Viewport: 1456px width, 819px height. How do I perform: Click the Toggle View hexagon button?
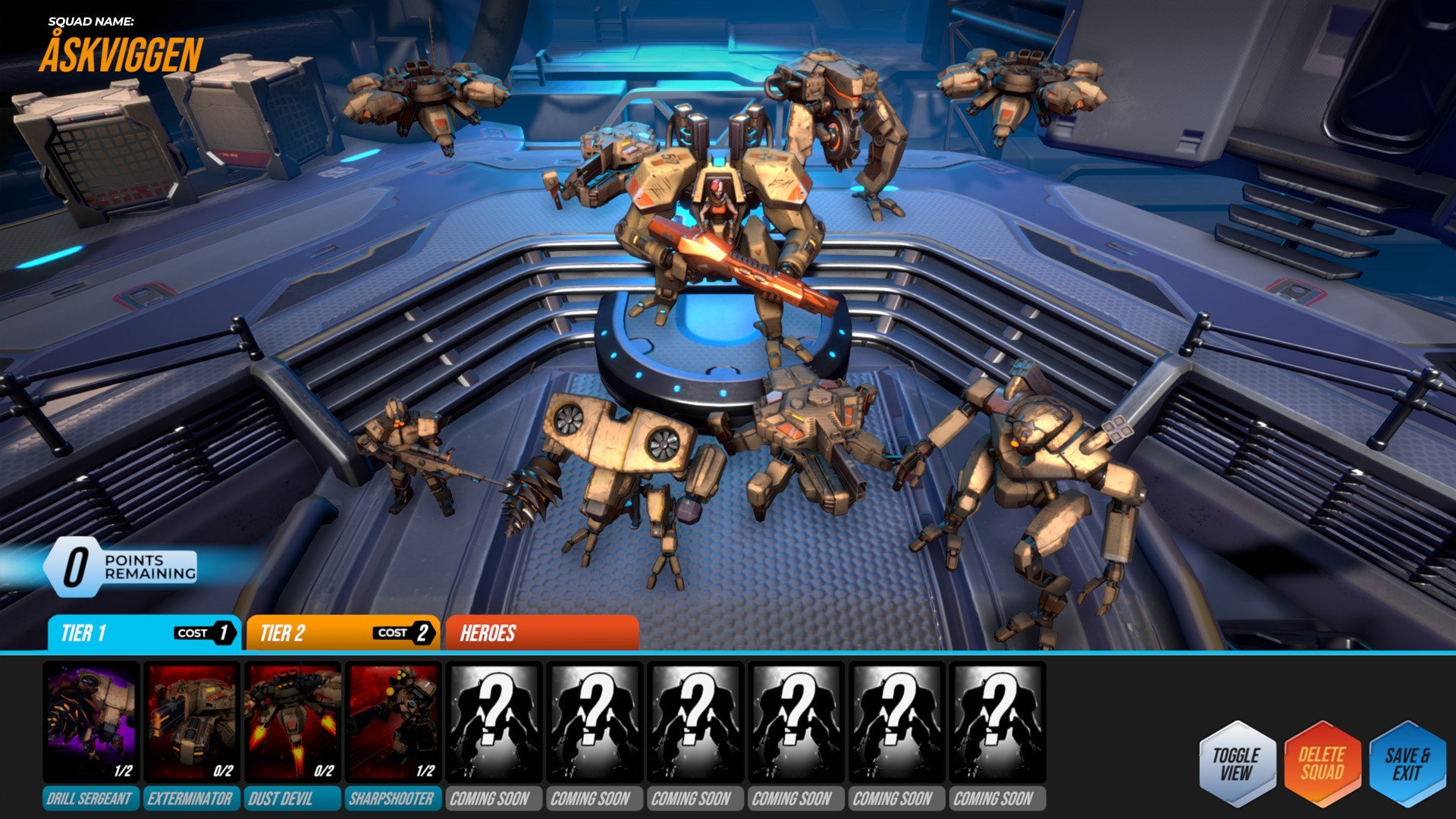click(1236, 764)
